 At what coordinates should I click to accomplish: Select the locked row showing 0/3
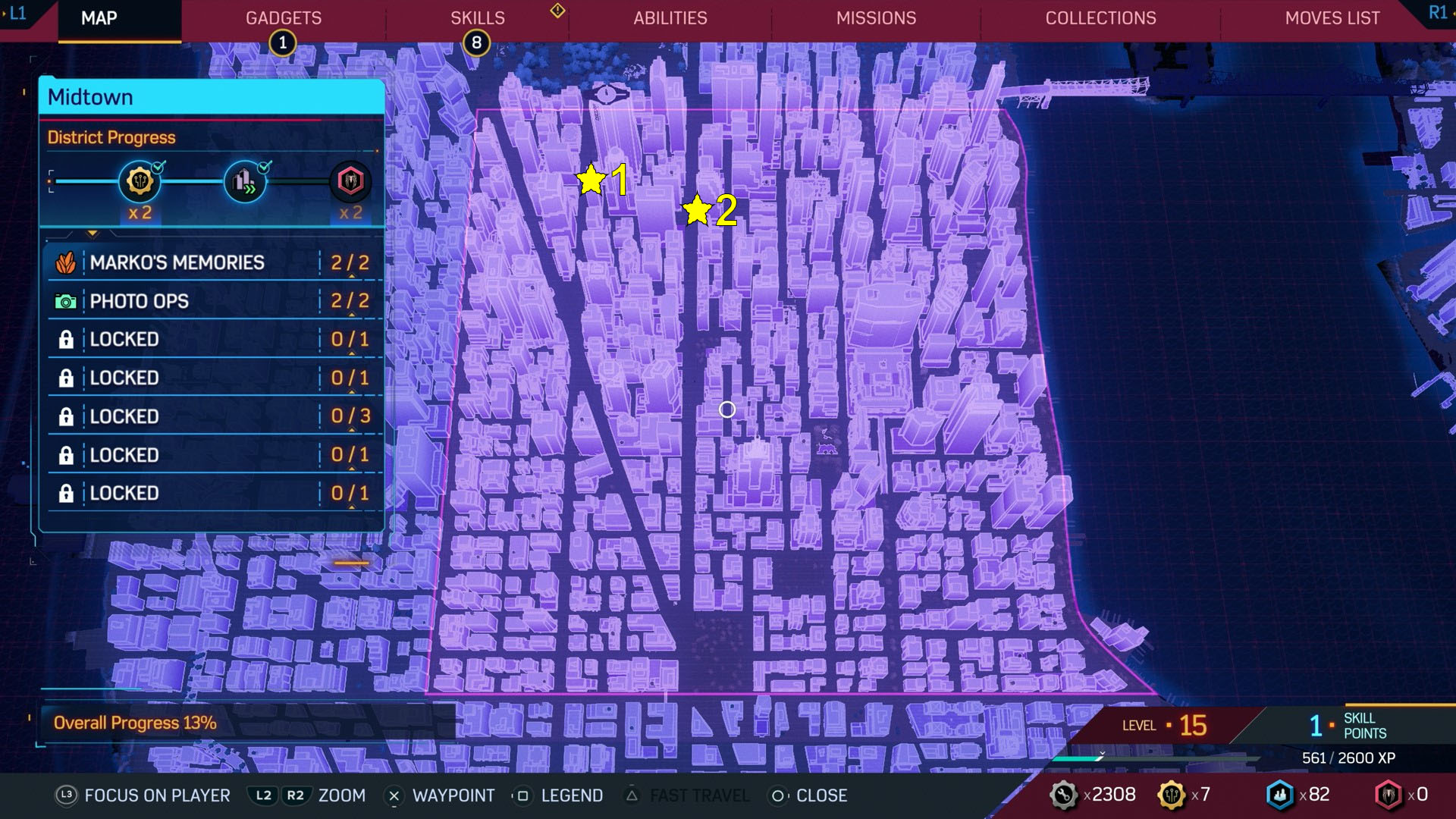point(211,416)
